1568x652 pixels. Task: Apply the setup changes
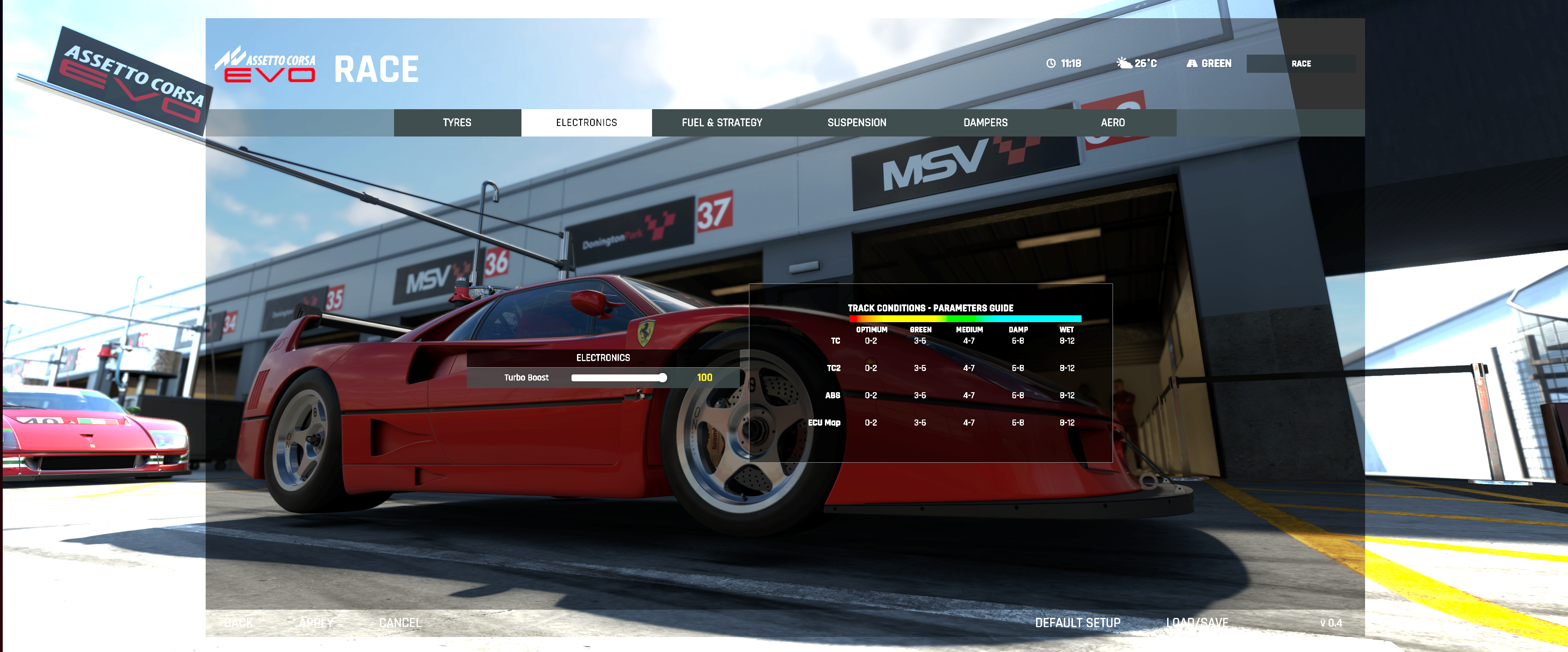[316, 623]
